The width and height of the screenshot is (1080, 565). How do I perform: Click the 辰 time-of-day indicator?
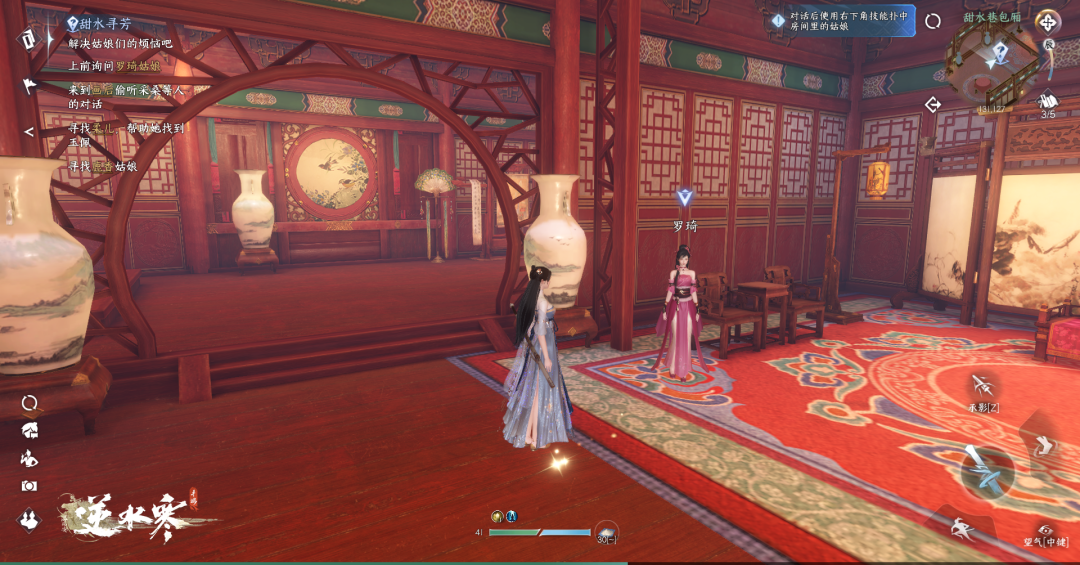coord(1049,44)
